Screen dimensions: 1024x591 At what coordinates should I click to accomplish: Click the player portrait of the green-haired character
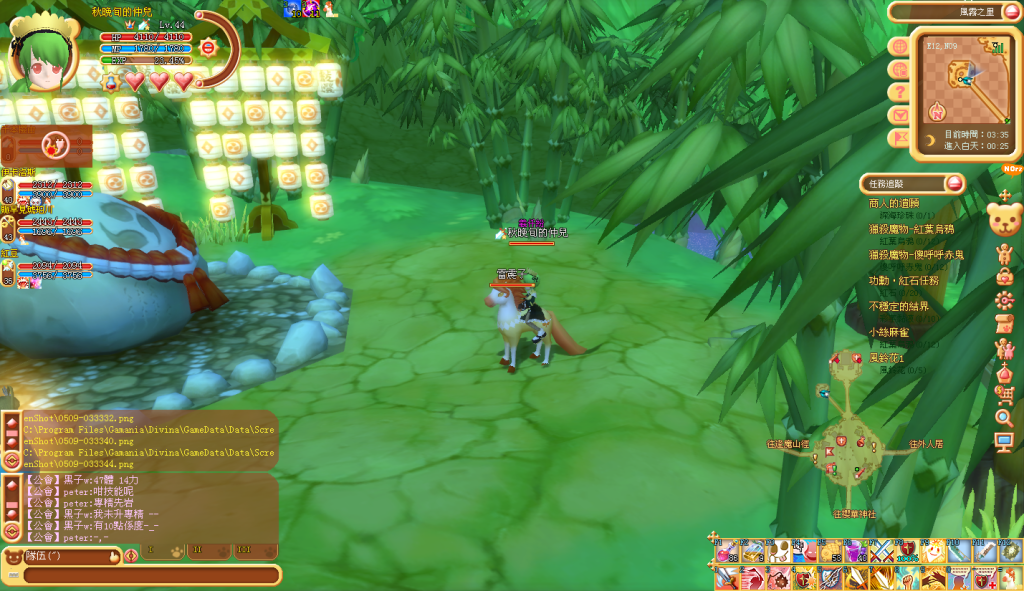coord(43,55)
